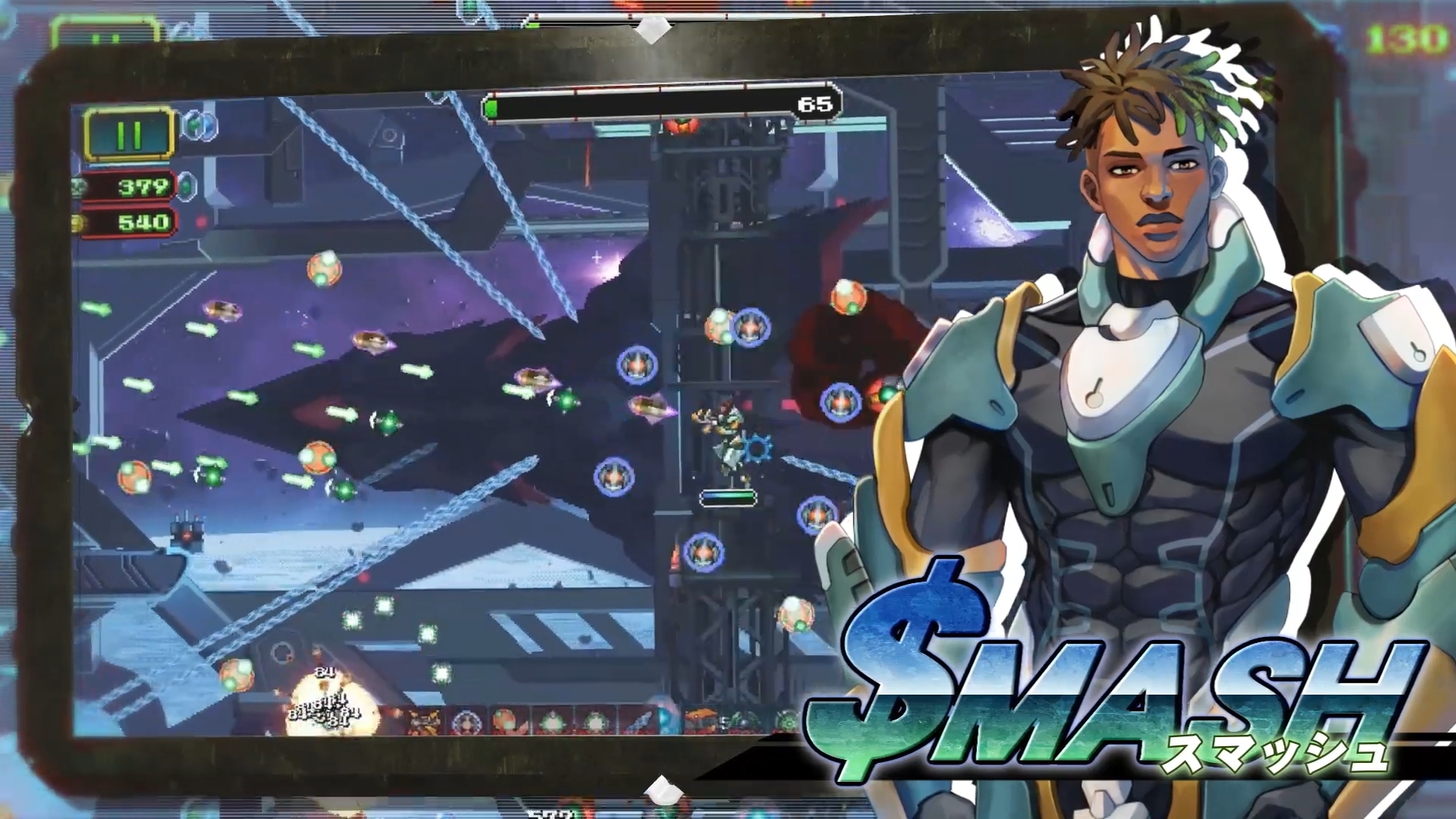
Task: Tap the second turtle orb slot in the hotbar
Action: 595,720
